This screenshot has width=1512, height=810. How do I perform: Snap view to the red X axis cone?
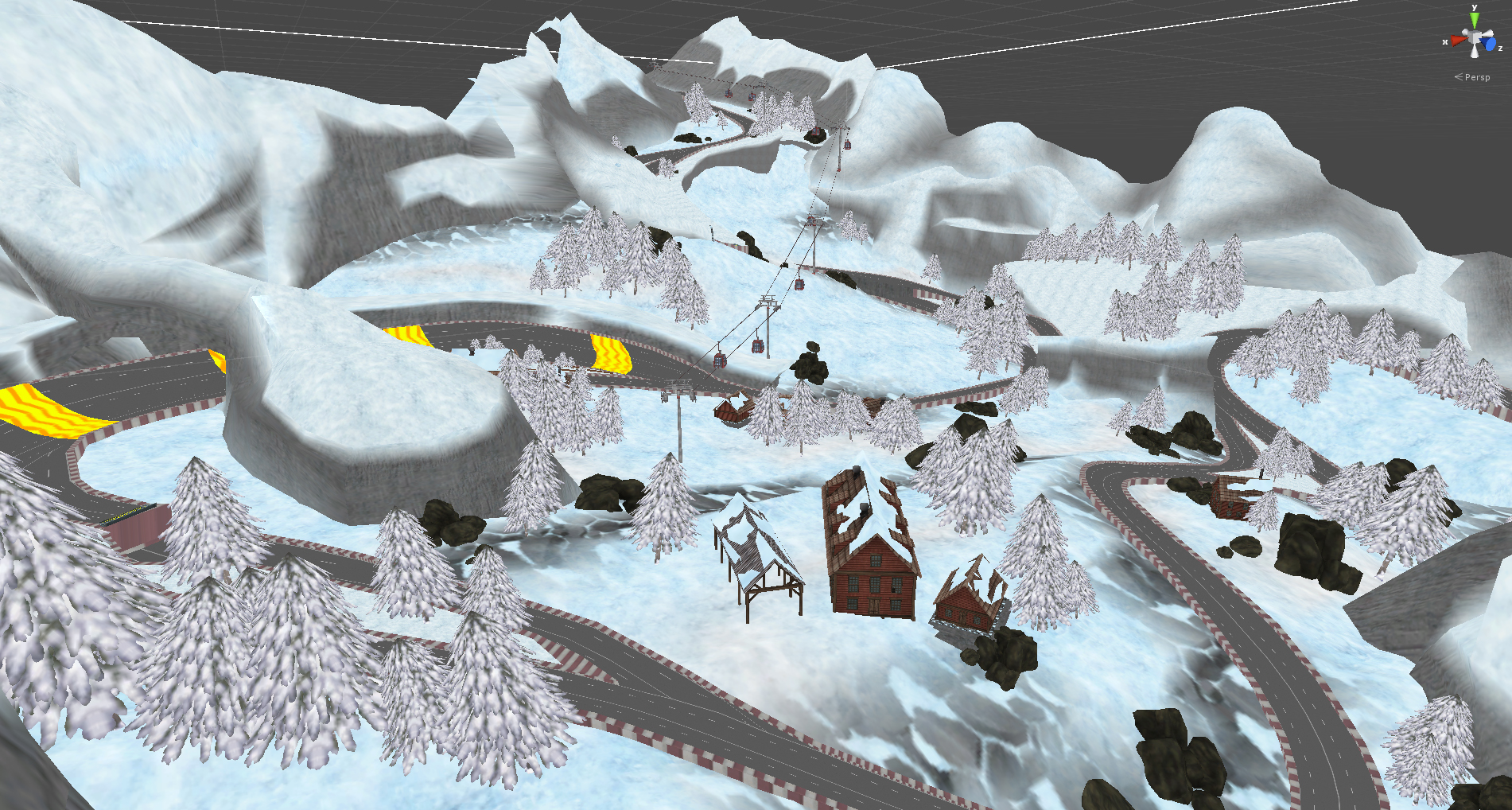[1457, 40]
